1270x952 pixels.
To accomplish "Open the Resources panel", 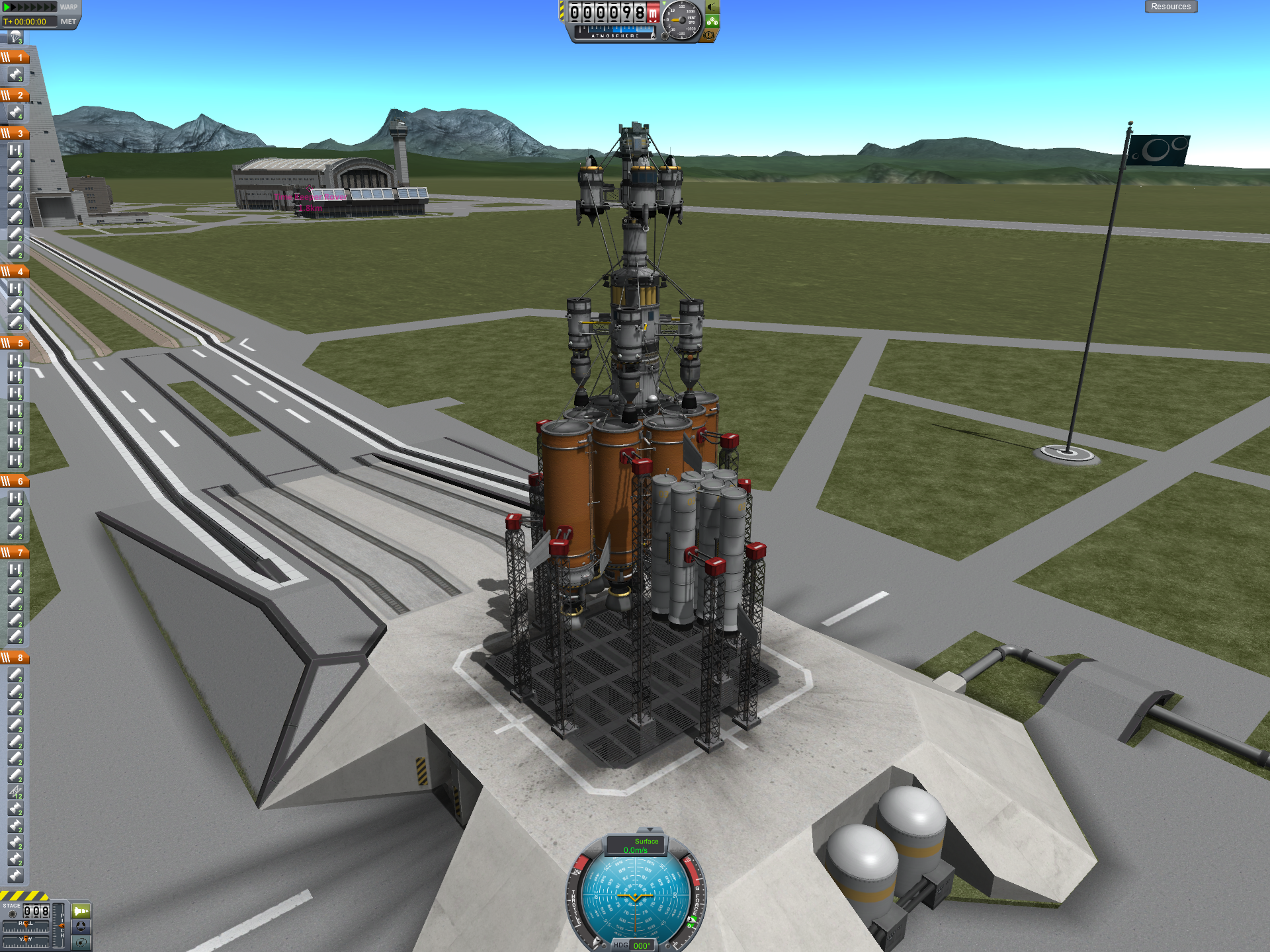I will click(x=1170, y=7).
